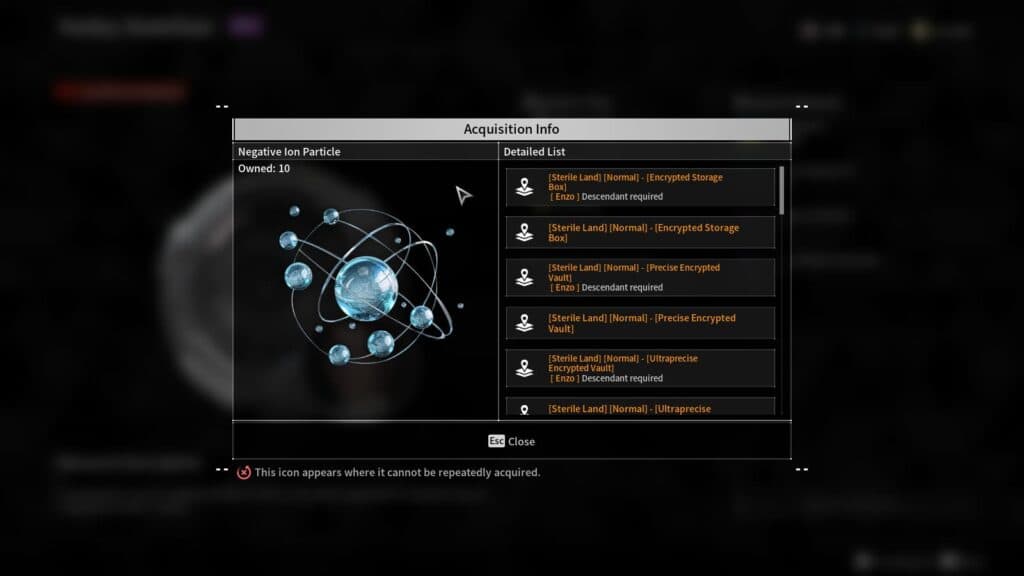Choose Precise Encrypted Vault row without Enzo requirement
Image resolution: width=1024 pixels, height=576 pixels.
pos(640,323)
